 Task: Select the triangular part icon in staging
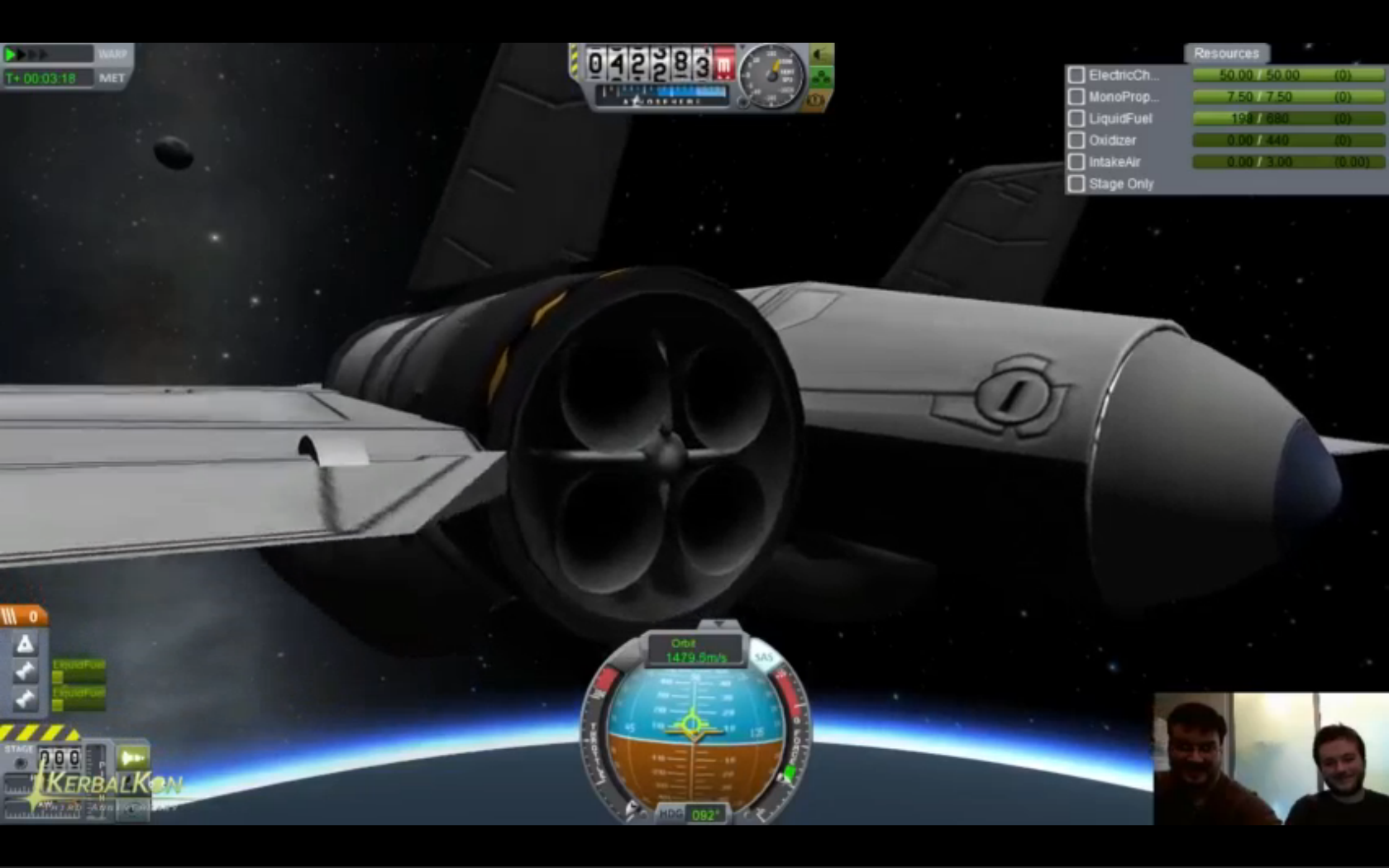tap(25, 644)
